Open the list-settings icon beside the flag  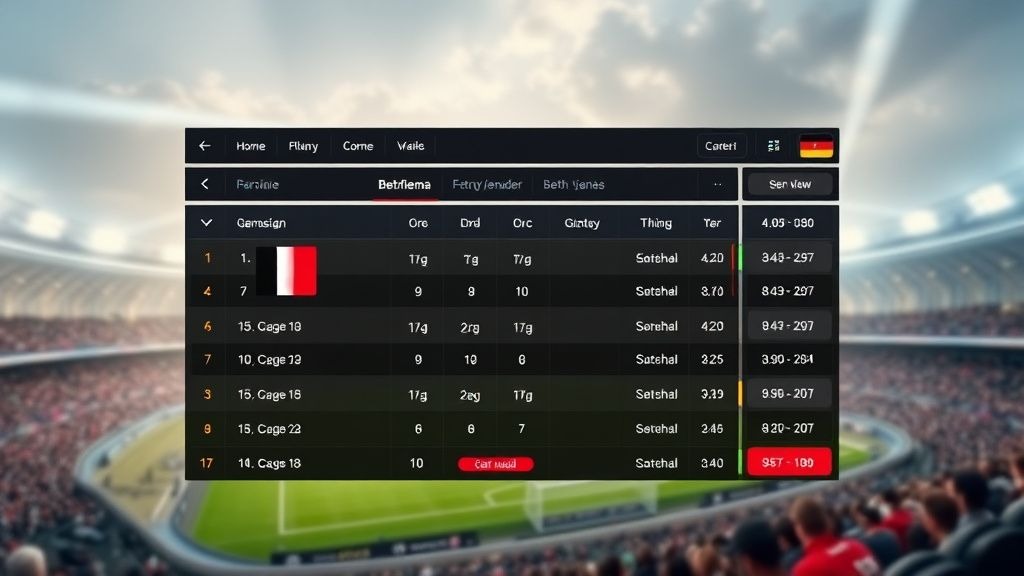pyautogui.click(x=773, y=146)
